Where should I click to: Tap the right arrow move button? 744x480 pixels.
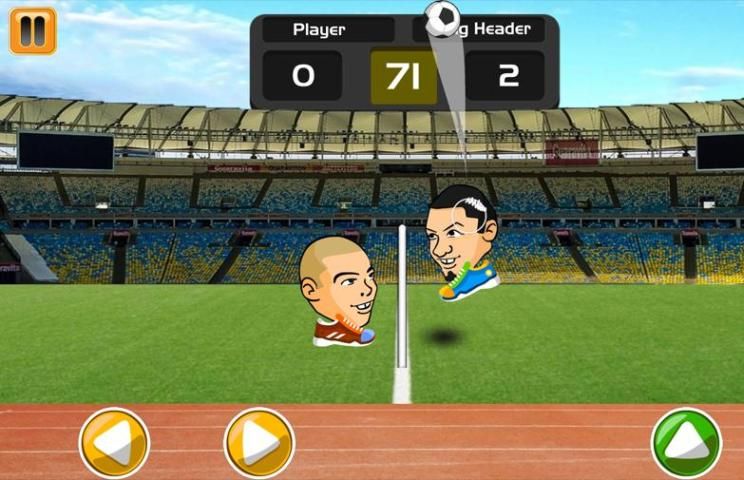click(x=259, y=442)
